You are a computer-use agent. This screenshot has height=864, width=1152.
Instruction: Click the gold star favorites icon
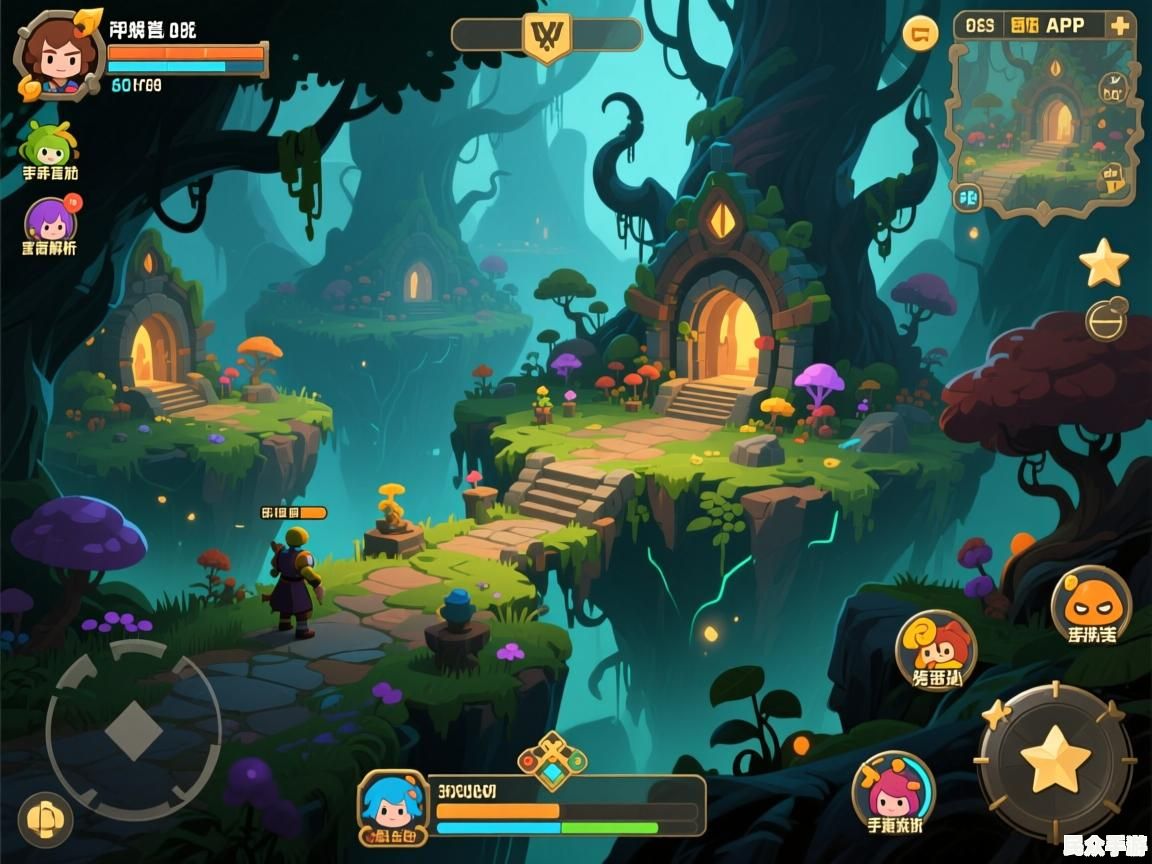coord(1103,262)
